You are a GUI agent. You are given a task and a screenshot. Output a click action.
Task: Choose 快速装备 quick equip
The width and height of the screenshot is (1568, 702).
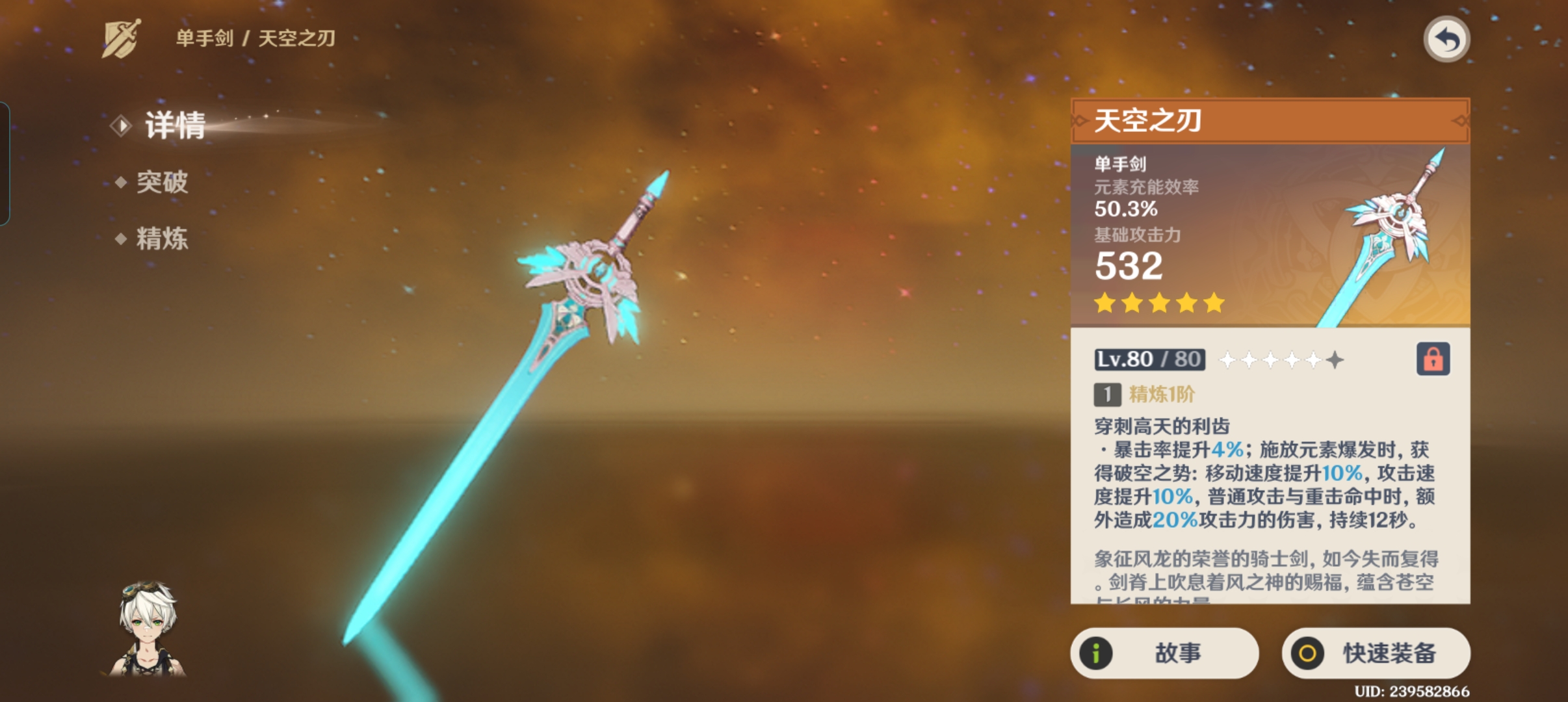click(x=1376, y=653)
